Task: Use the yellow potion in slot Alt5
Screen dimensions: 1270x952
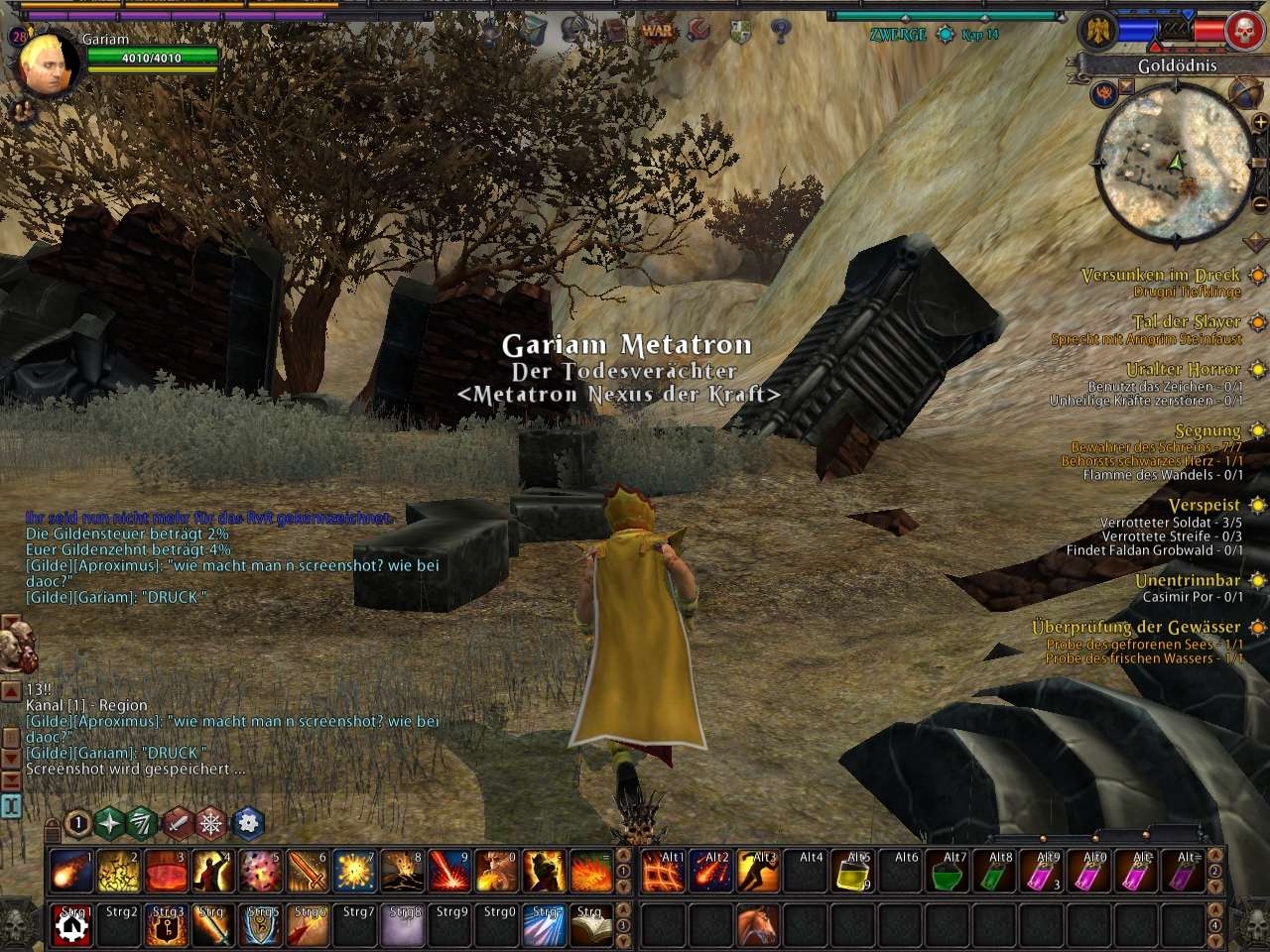Action: (854, 872)
